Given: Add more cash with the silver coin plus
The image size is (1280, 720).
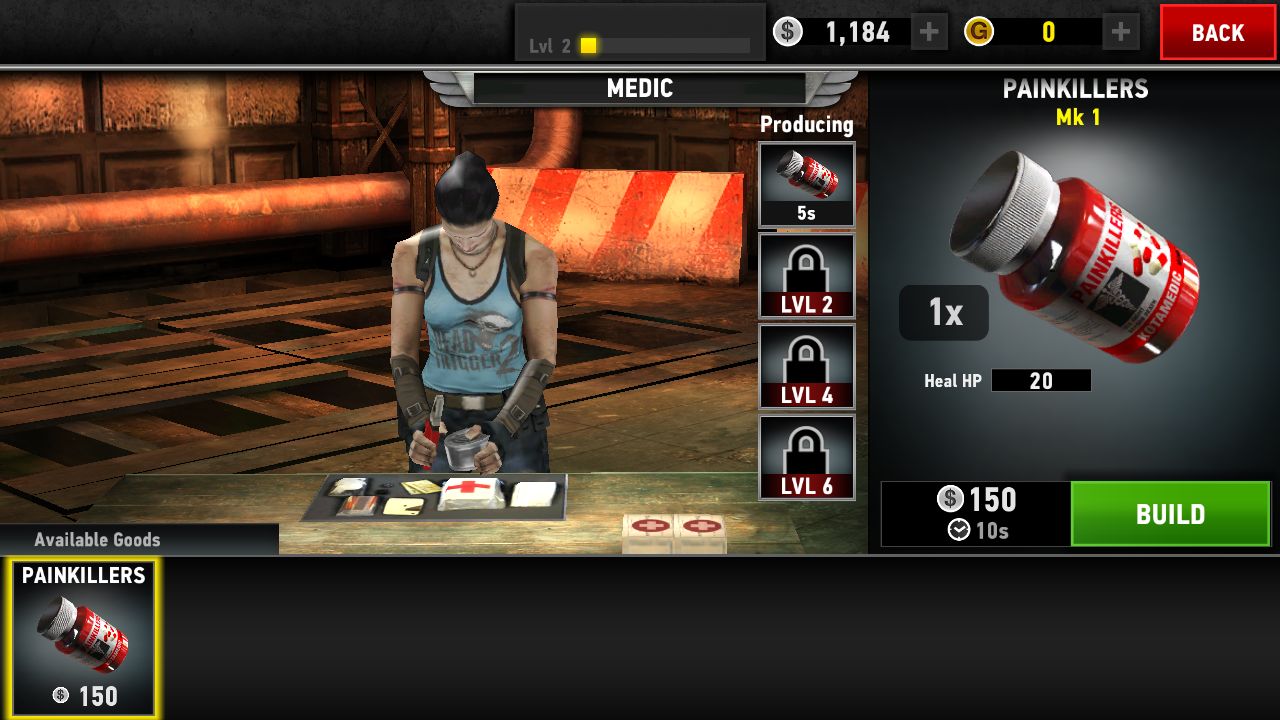Looking at the screenshot, I should click(928, 33).
